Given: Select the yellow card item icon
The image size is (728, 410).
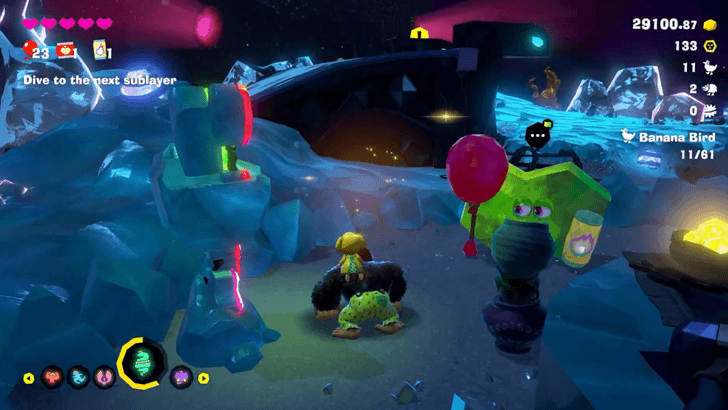Looking at the screenshot, I should coord(99,50).
